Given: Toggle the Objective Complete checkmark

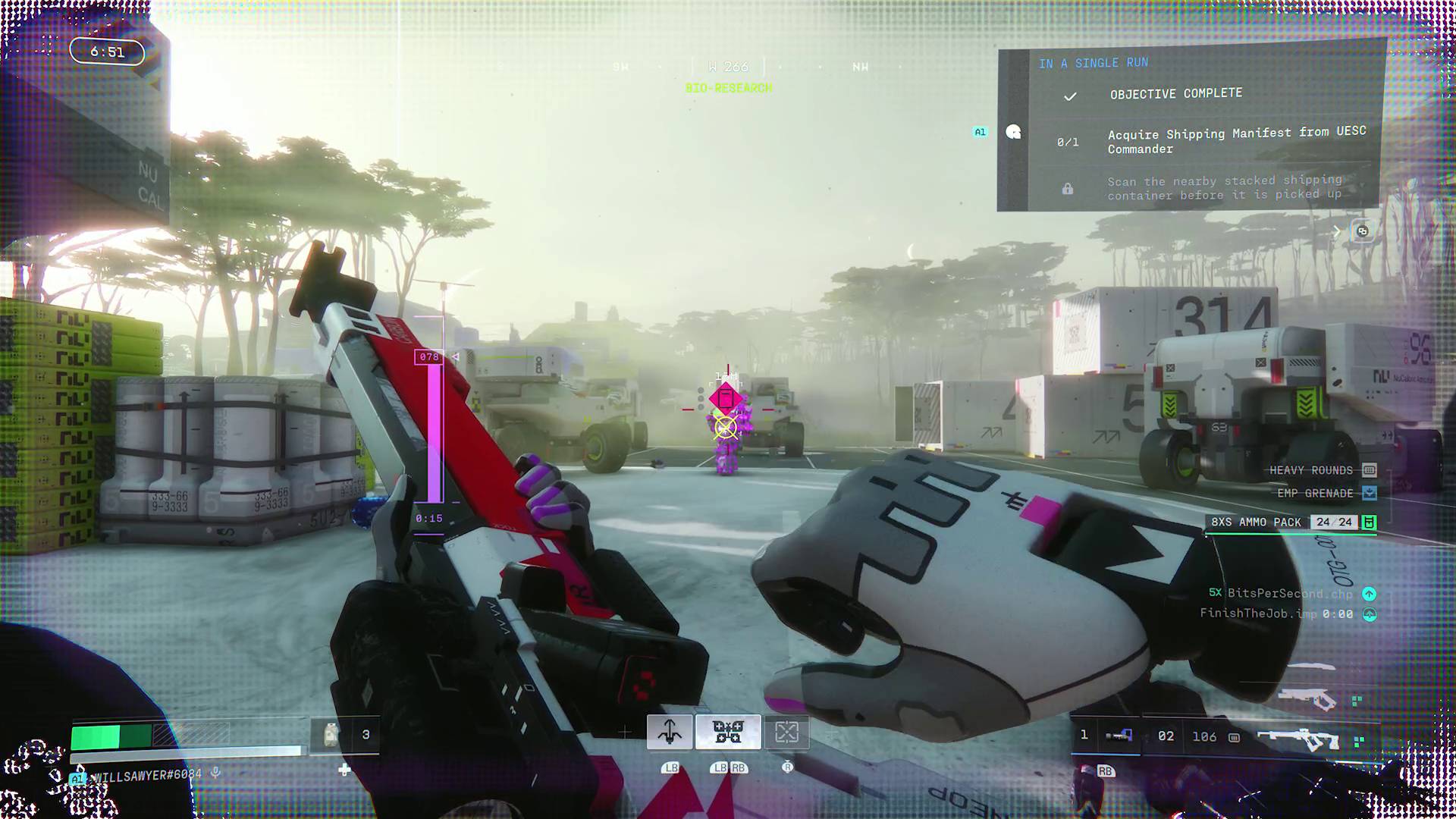Looking at the screenshot, I should tap(1071, 96).
